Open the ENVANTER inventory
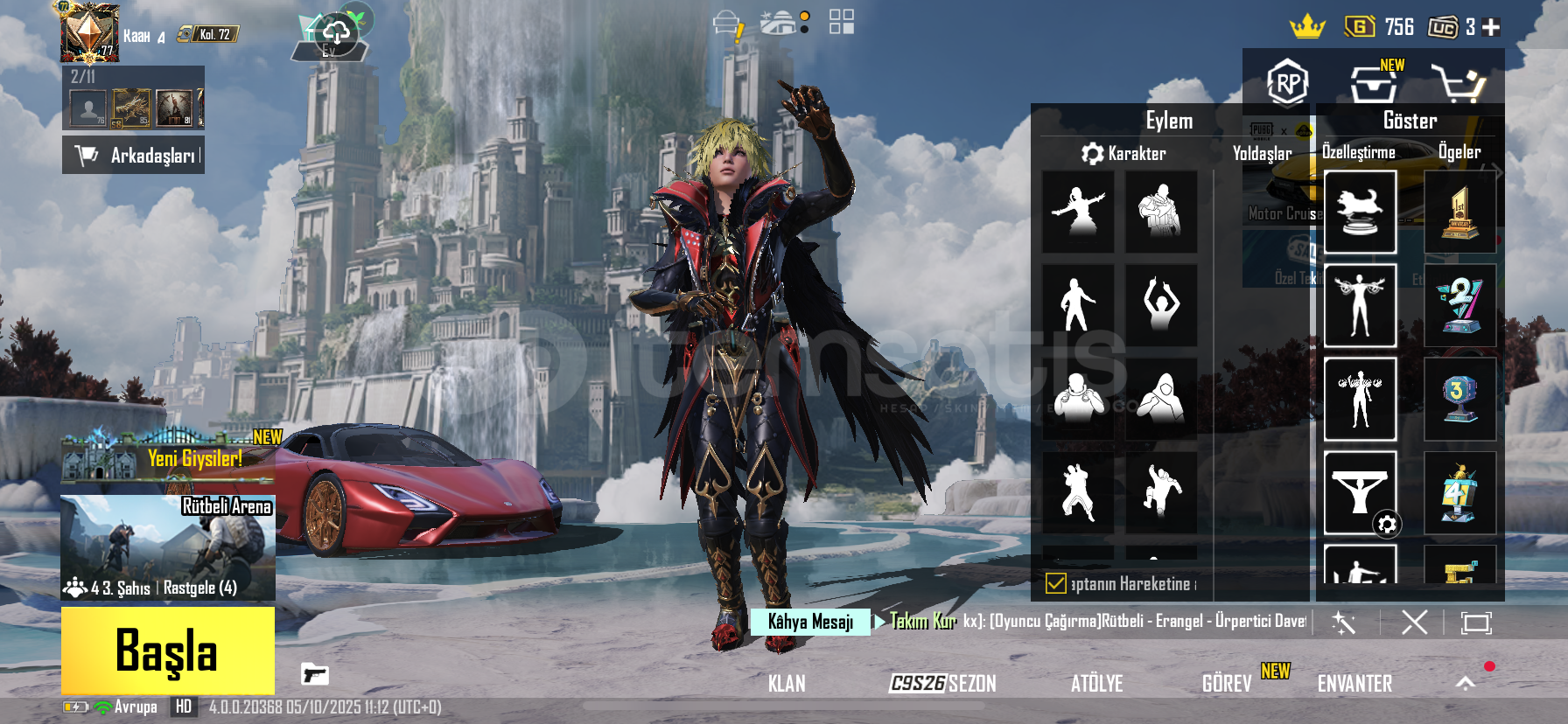The height and width of the screenshot is (724, 1568). click(x=1354, y=684)
